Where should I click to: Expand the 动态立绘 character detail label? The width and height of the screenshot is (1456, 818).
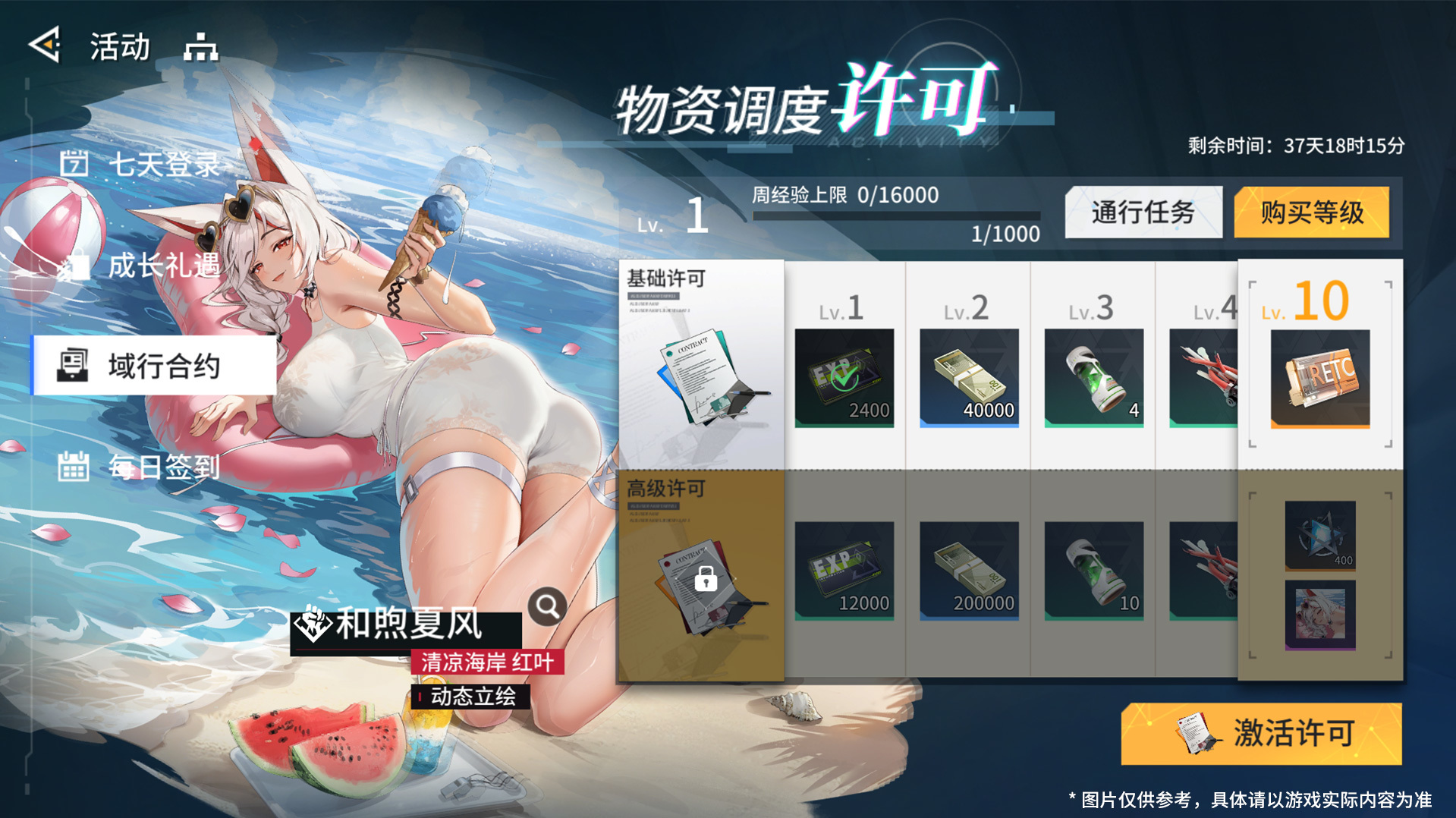coord(470,697)
